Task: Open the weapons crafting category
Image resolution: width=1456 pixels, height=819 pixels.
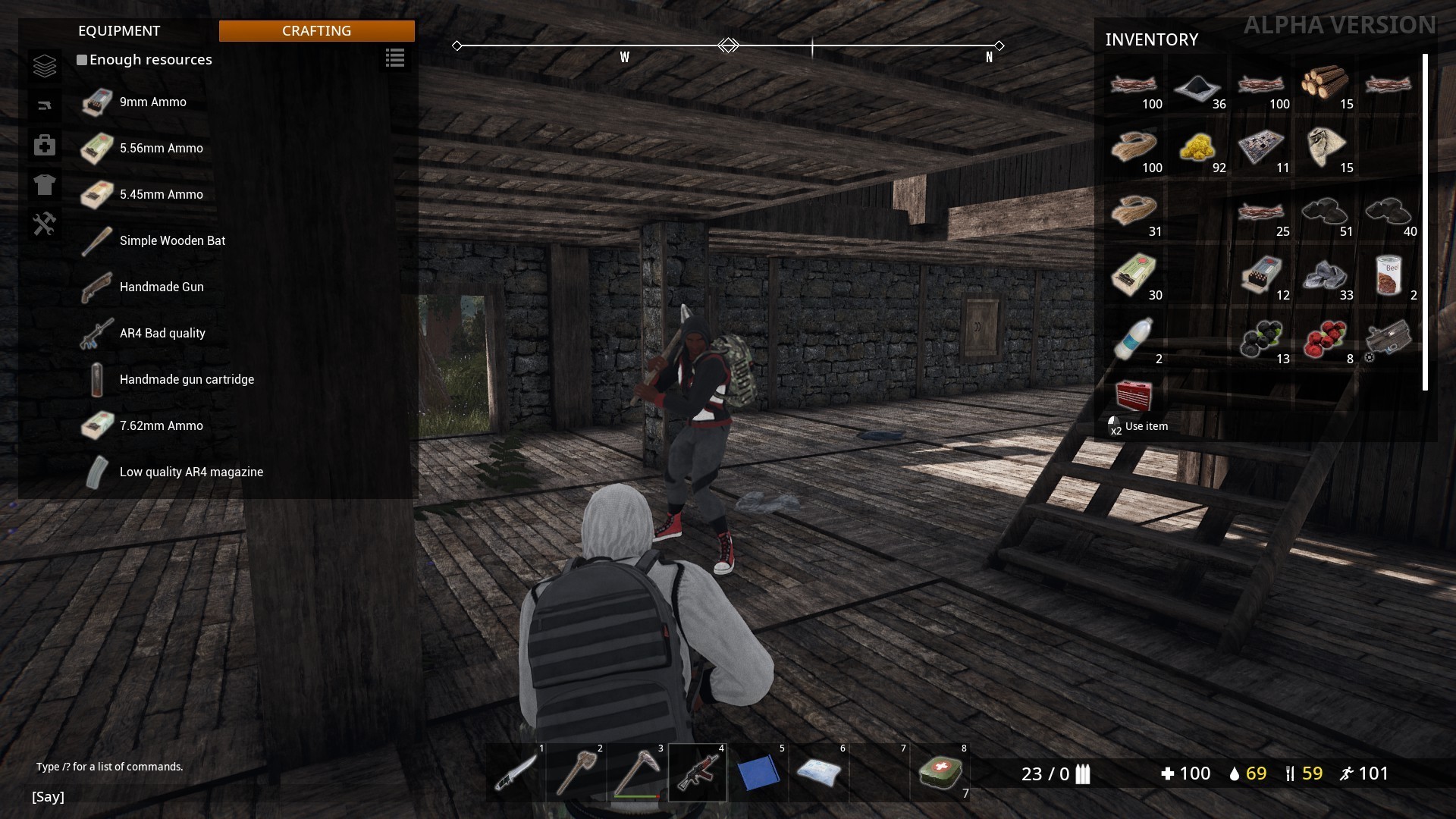Action: 45,105
